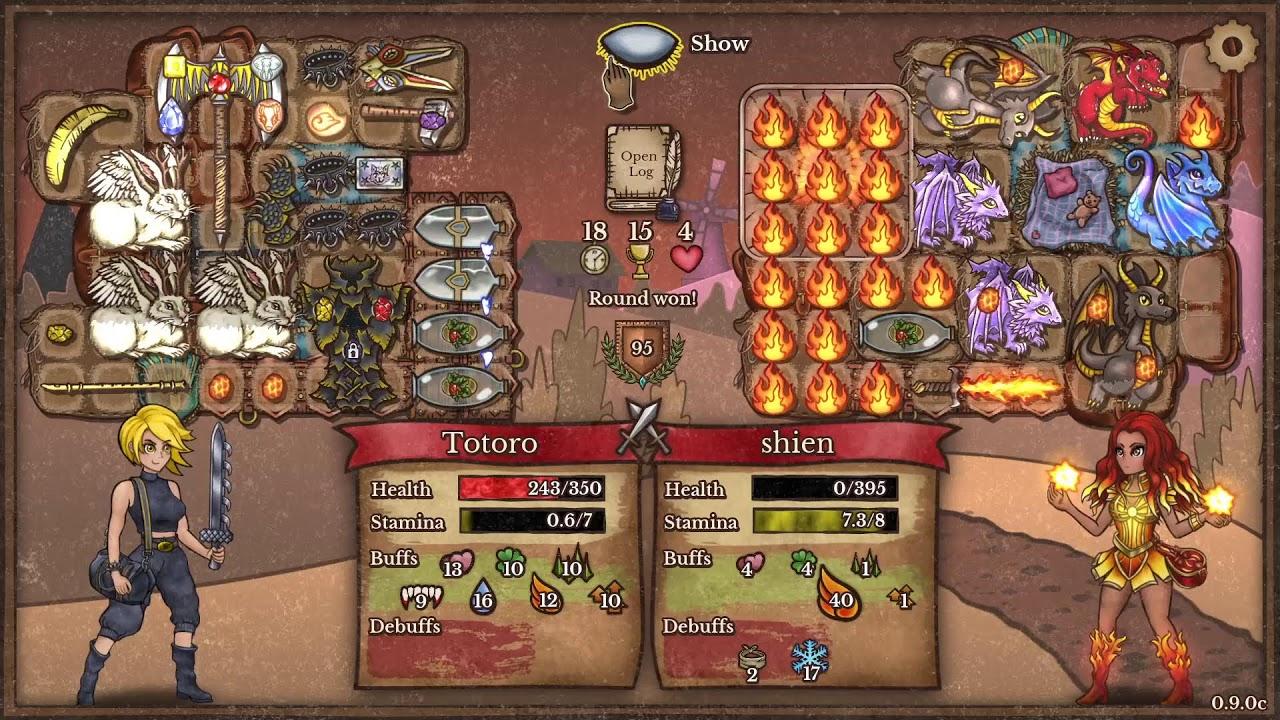The height and width of the screenshot is (720, 1280).
Task: Select the banana item in Totoro's backpack
Action: coord(77,143)
